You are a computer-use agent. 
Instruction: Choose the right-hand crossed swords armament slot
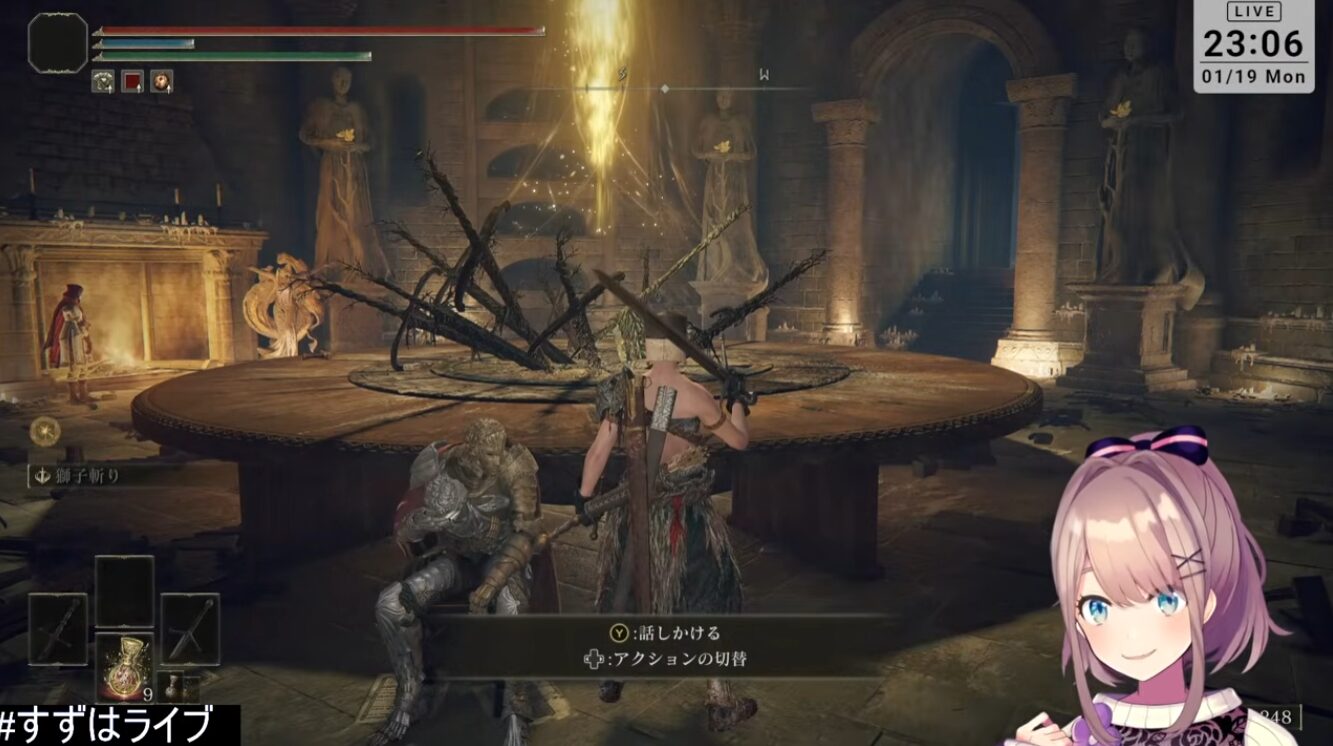tap(190, 628)
